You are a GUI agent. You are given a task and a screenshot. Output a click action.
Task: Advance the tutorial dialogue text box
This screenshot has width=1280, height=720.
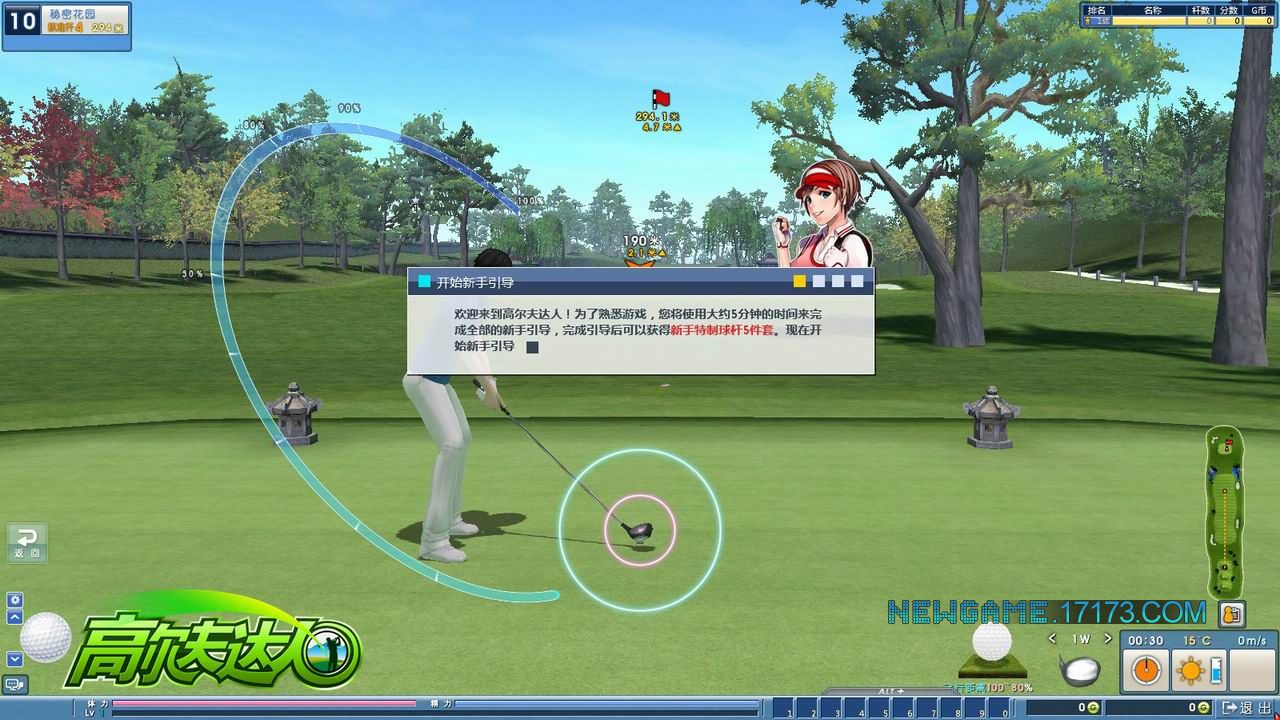pos(640,330)
